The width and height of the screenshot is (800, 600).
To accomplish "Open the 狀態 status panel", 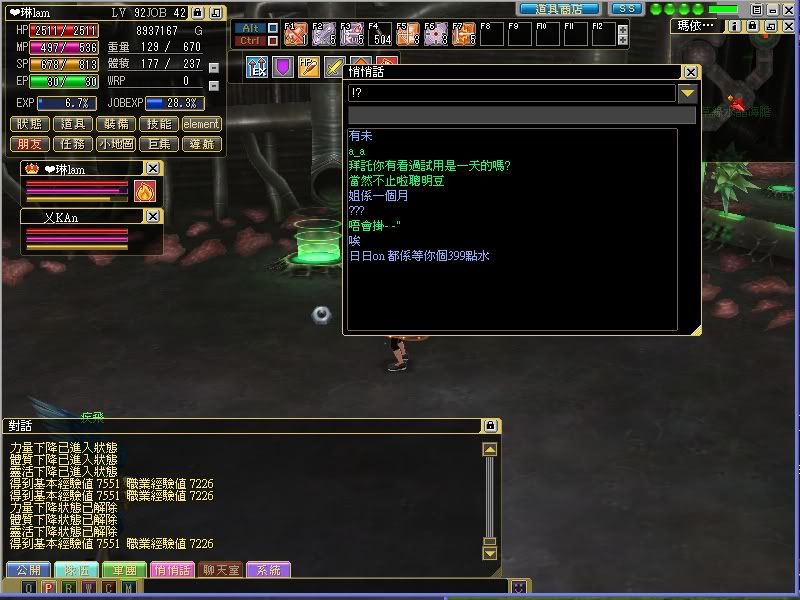I will 30,124.
